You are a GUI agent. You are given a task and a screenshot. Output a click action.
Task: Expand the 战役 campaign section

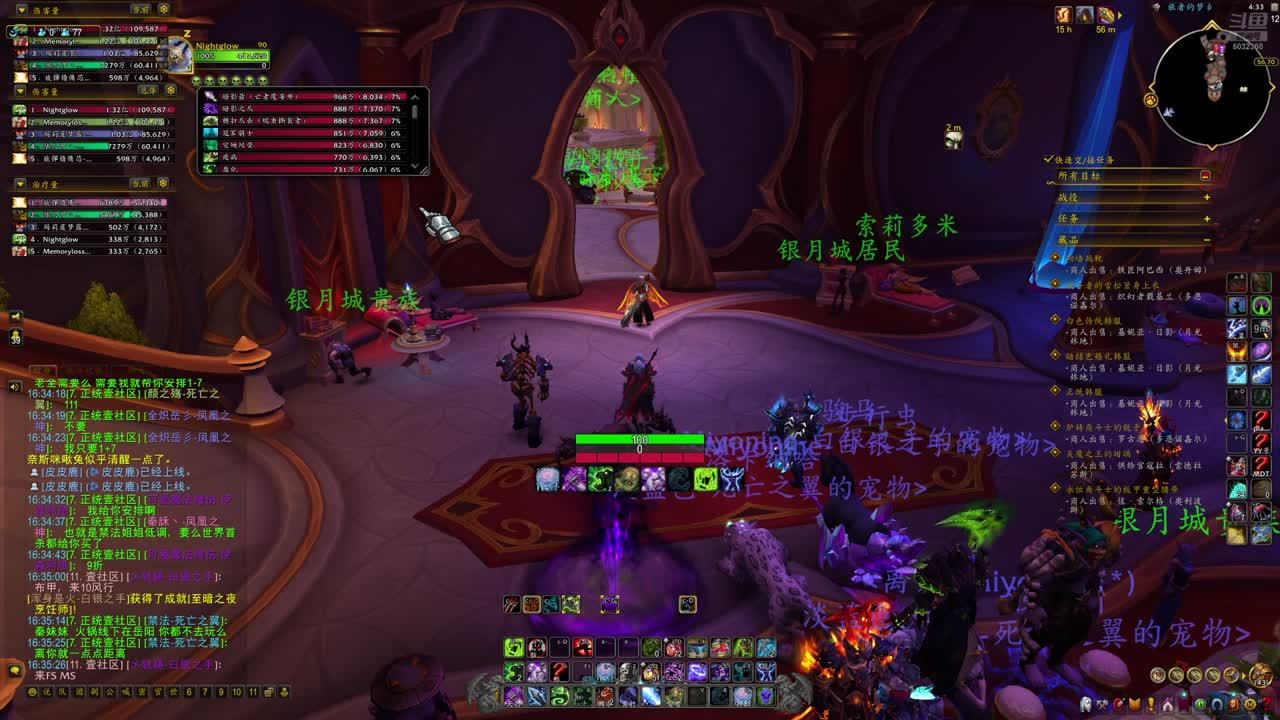(x=1207, y=197)
